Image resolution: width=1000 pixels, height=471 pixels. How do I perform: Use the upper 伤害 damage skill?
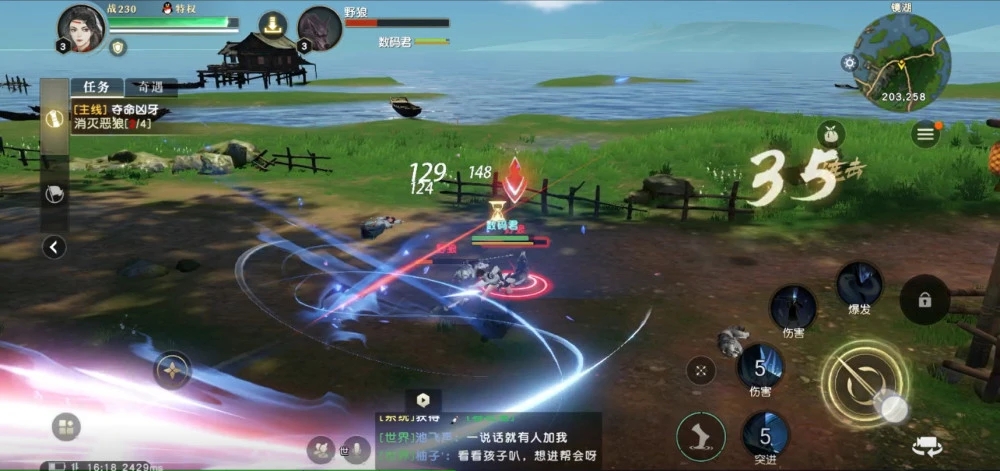793,309
